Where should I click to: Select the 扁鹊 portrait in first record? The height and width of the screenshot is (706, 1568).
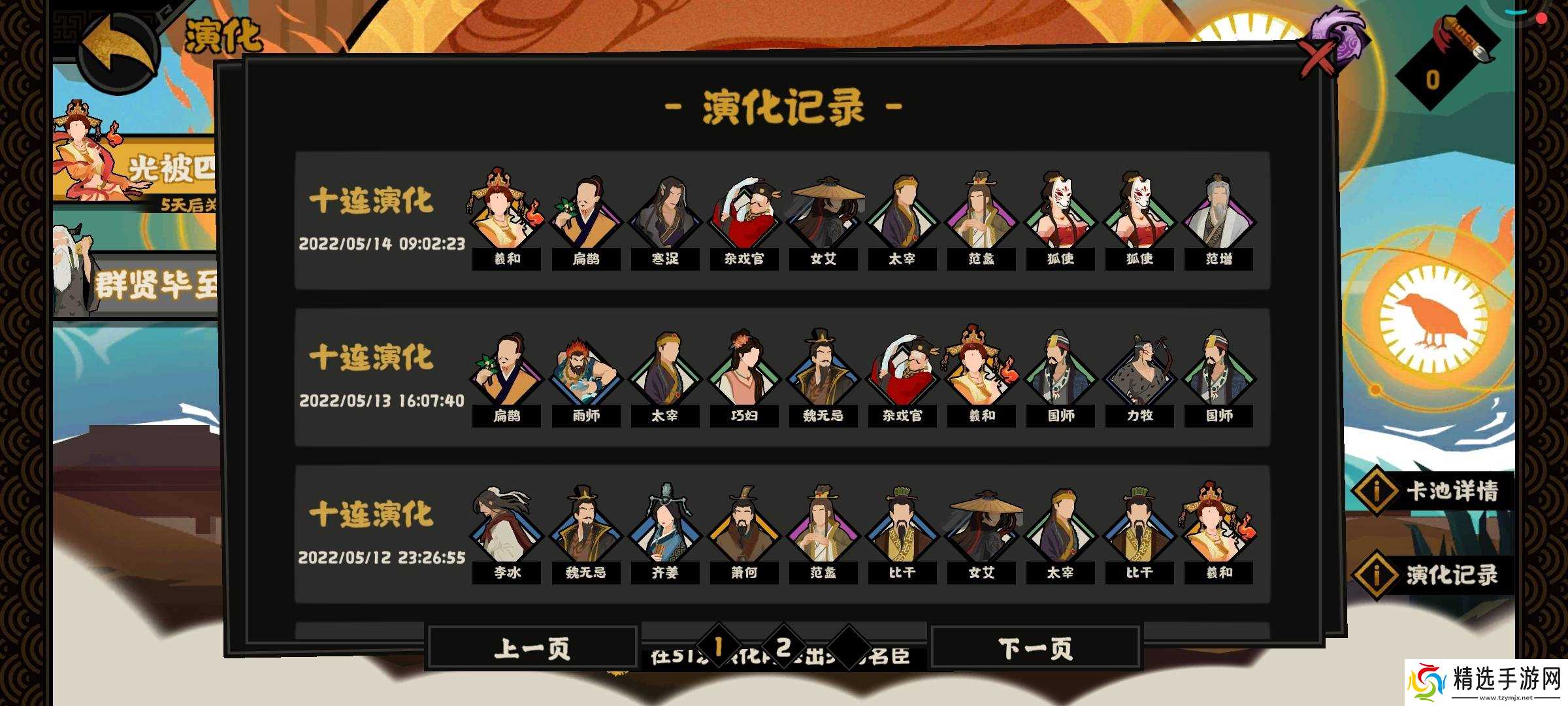[x=585, y=212]
